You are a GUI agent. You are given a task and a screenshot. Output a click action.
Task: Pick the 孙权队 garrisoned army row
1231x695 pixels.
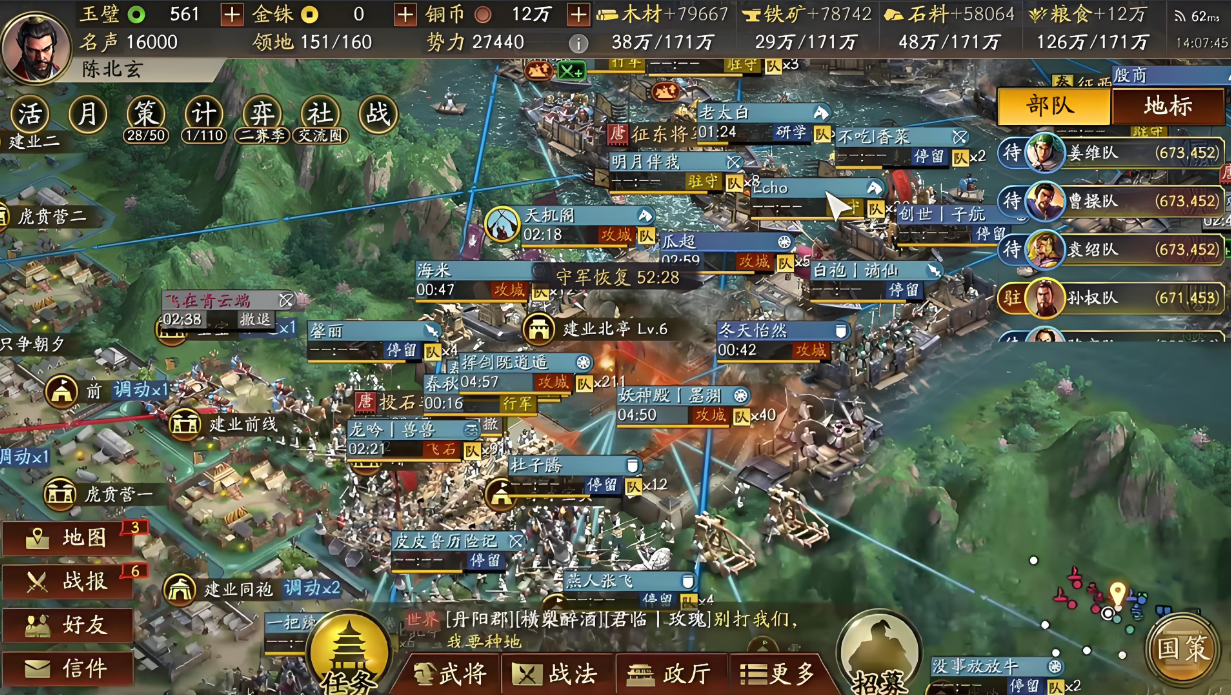(x=1110, y=298)
